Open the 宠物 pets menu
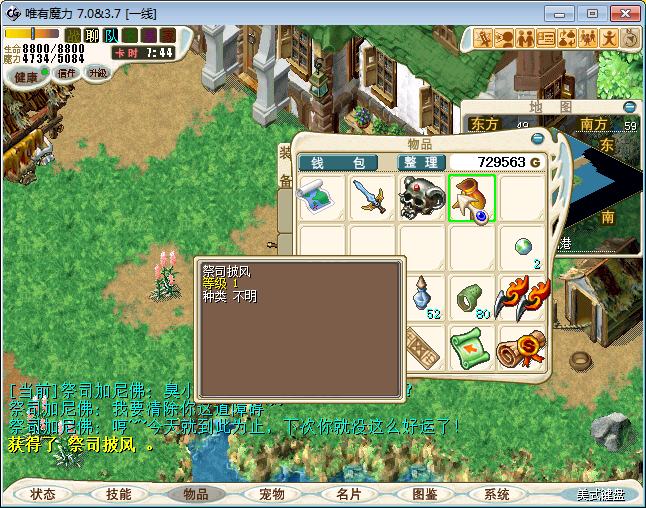Viewport: 646px width, 508px height. [x=272, y=494]
